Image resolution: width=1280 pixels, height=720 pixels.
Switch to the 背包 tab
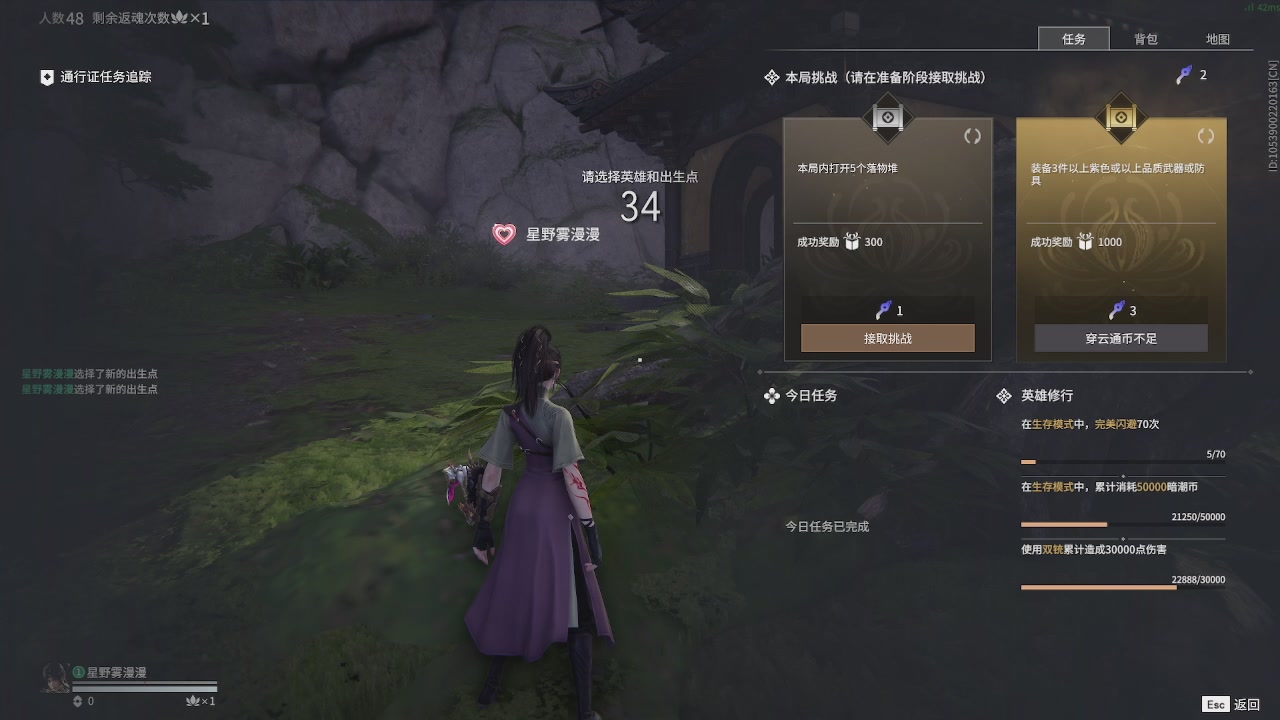[1145, 39]
